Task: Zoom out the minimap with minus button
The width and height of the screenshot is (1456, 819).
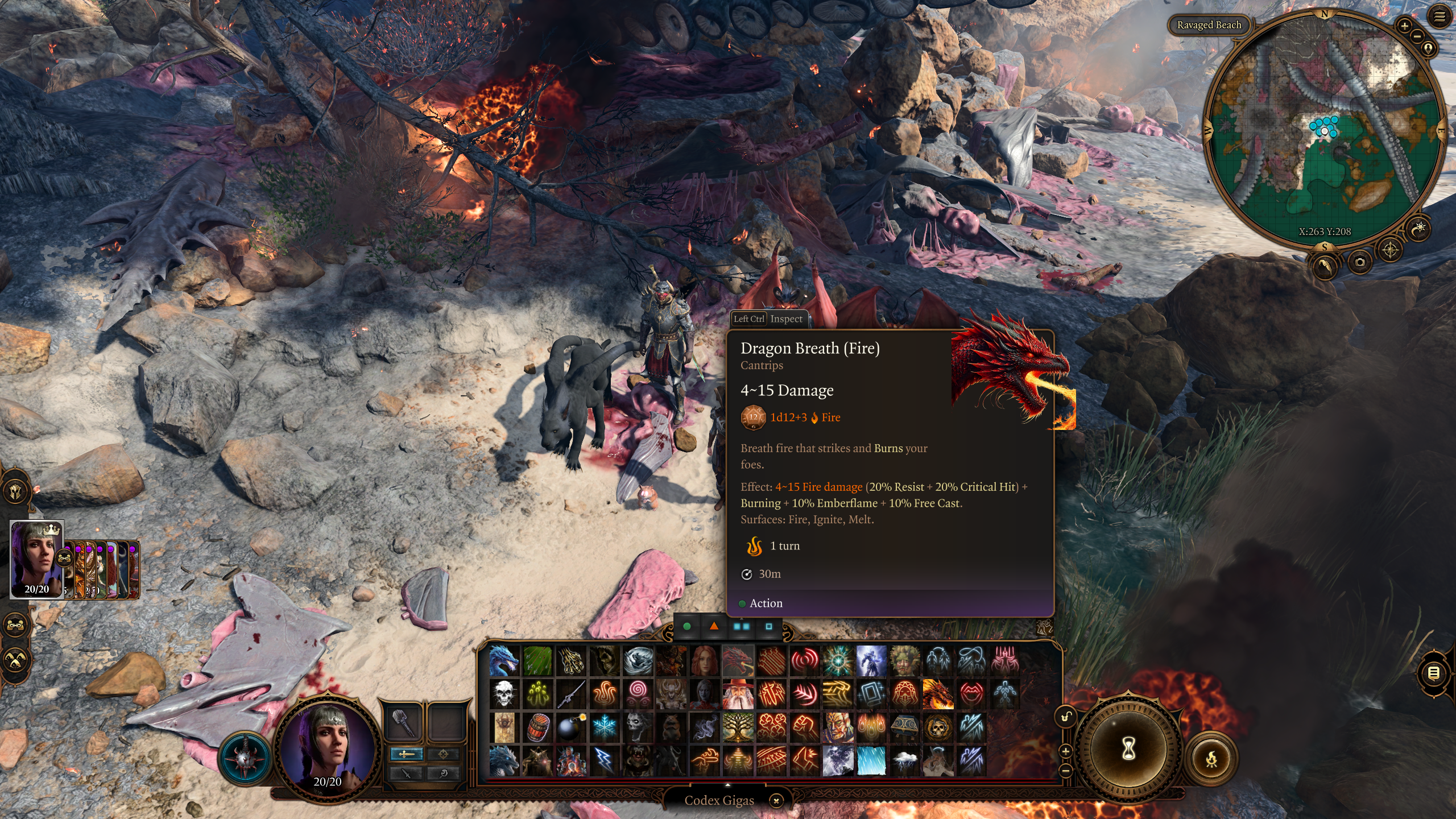Action: click(x=1417, y=36)
